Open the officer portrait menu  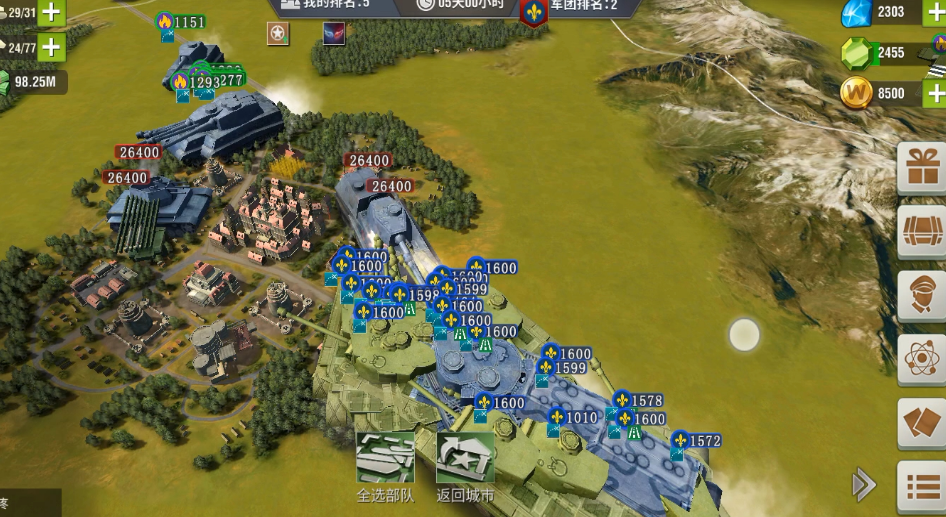pos(921,294)
